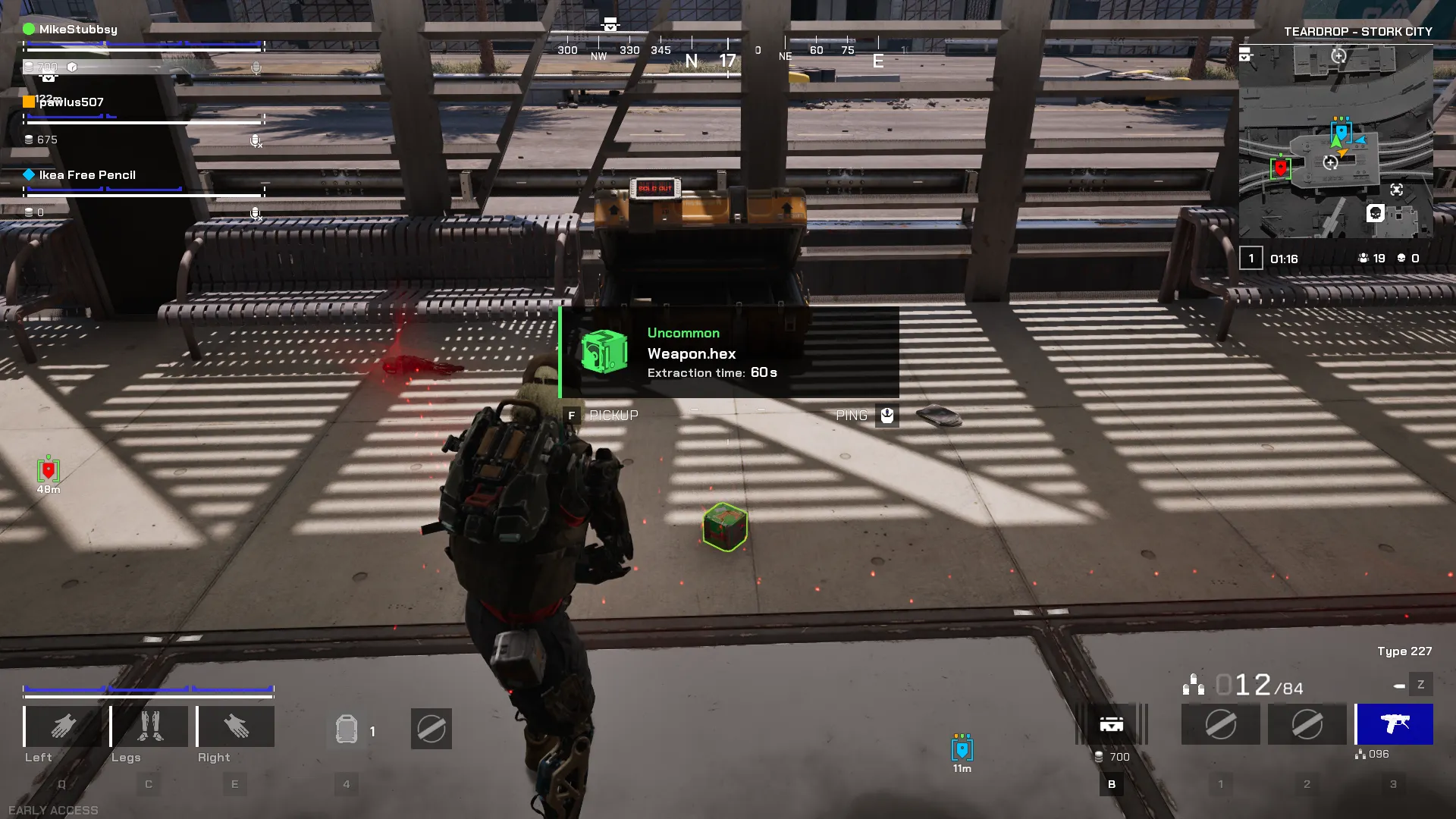The image size is (1456, 819).
Task: Open the loot bag icon showing 700
Action: pos(1112,725)
